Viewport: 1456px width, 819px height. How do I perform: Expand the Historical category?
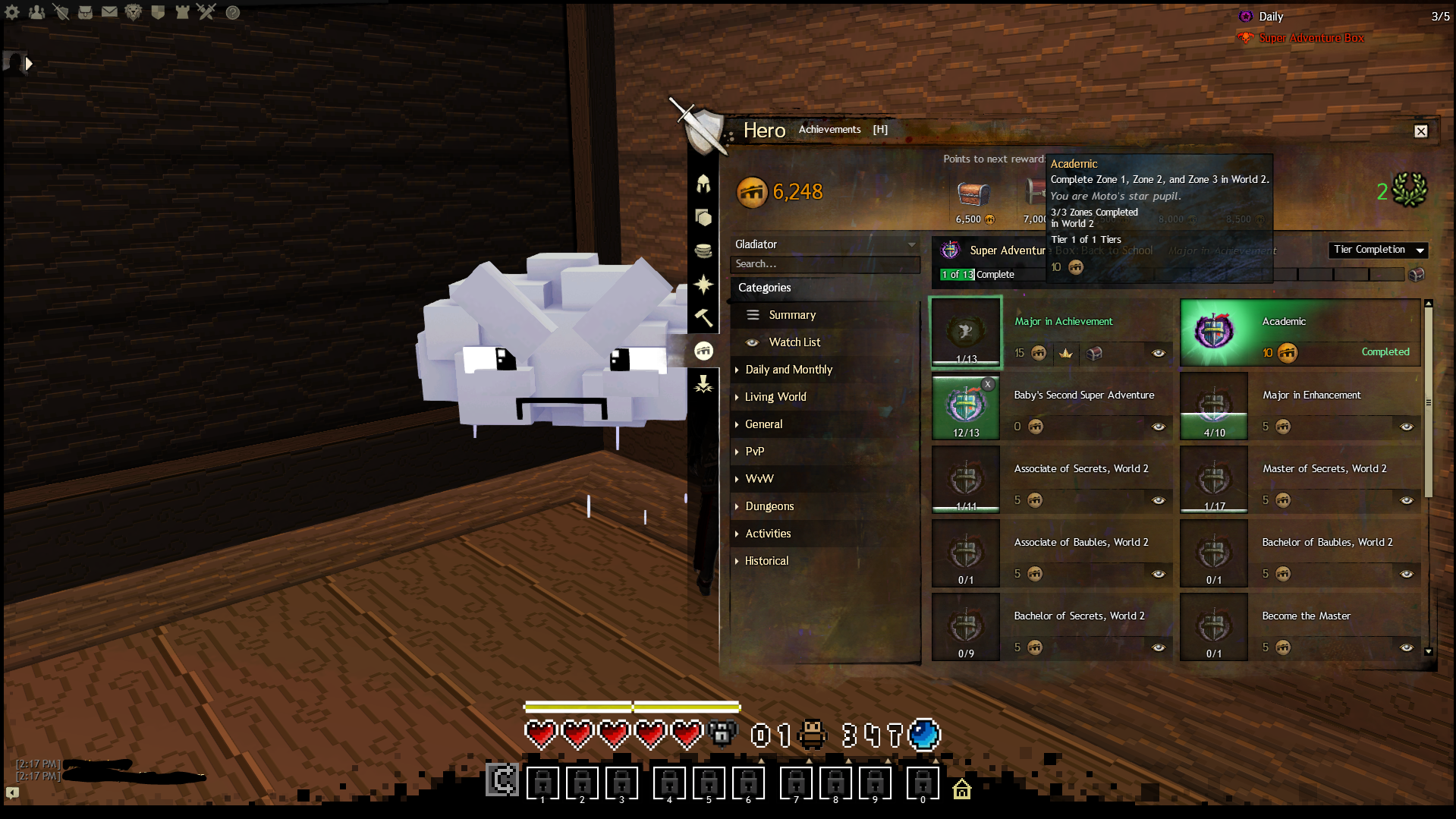tap(766, 561)
